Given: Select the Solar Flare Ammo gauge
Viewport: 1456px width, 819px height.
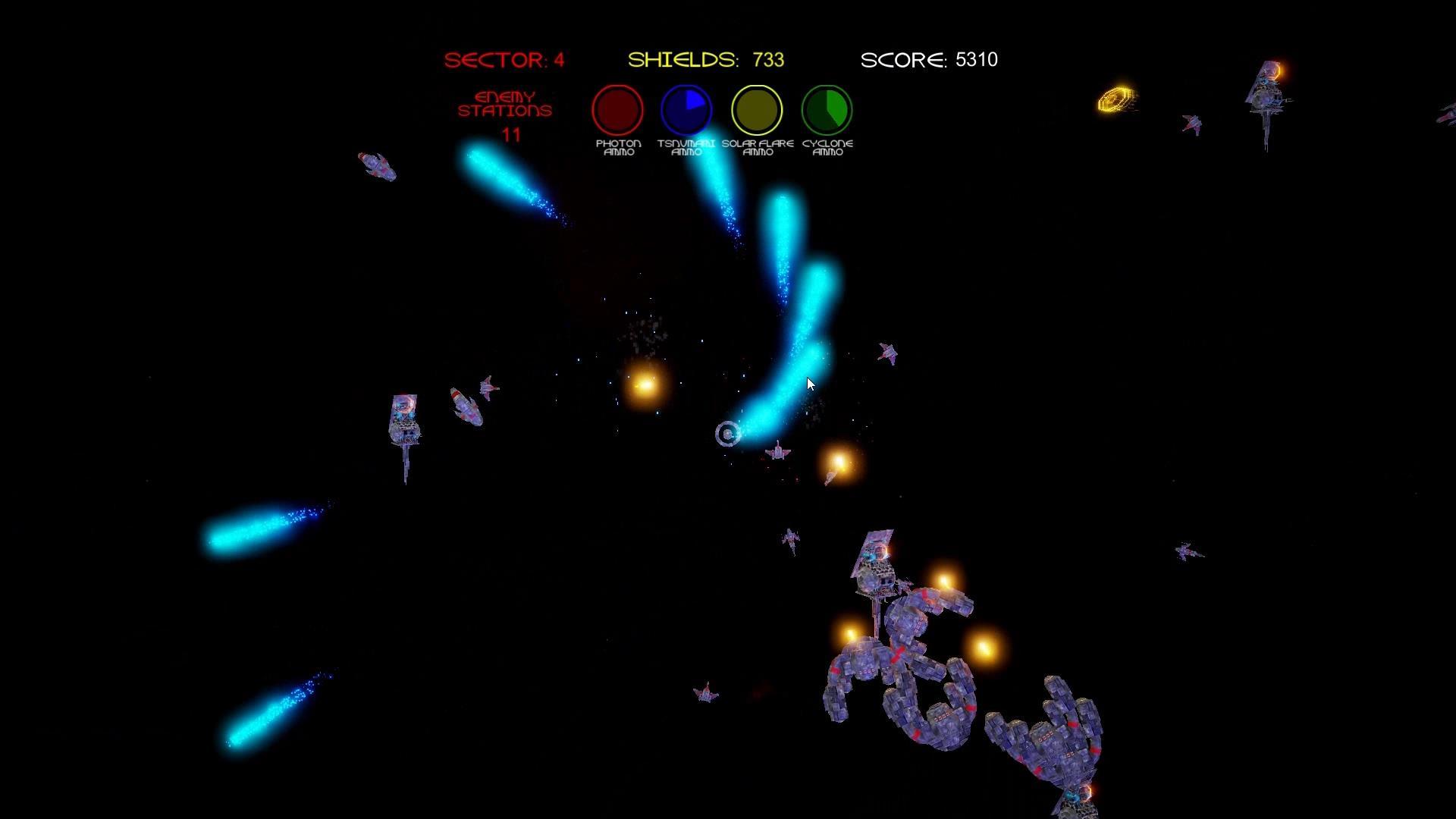Looking at the screenshot, I should tap(755, 110).
